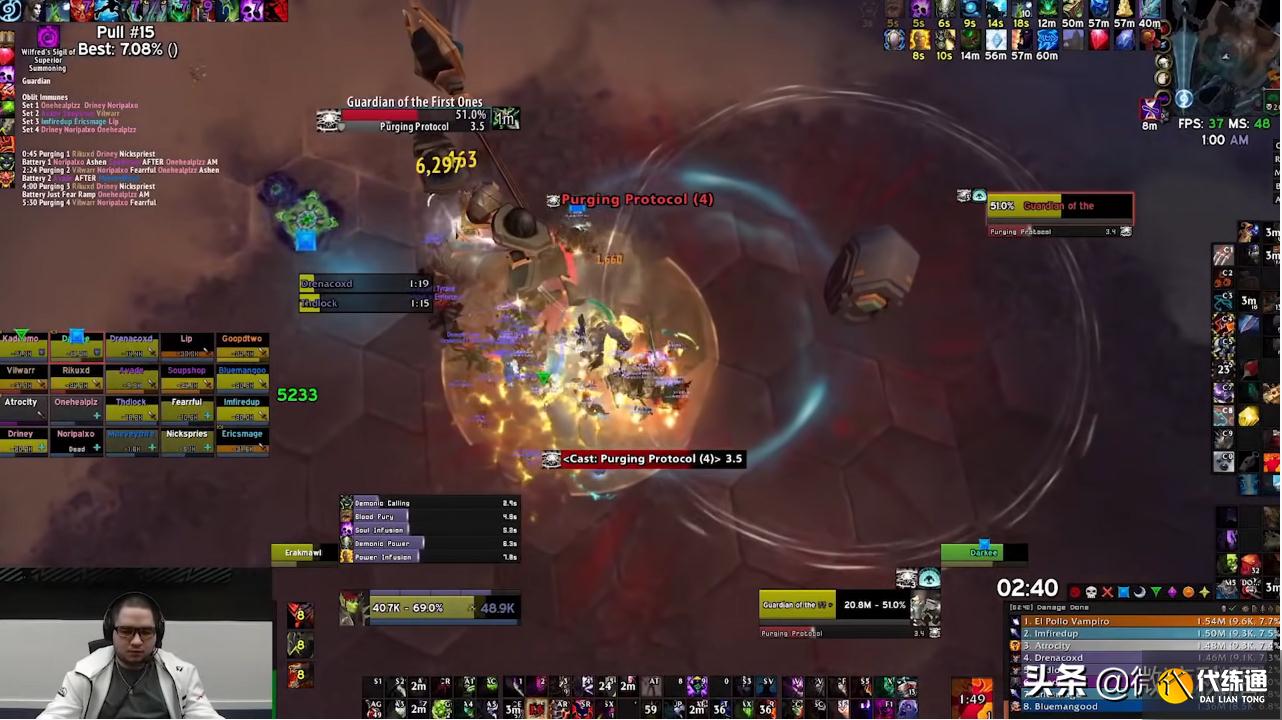1282x720 pixels.
Task: Select Vilwarr in the raid group
Action: coord(21,377)
